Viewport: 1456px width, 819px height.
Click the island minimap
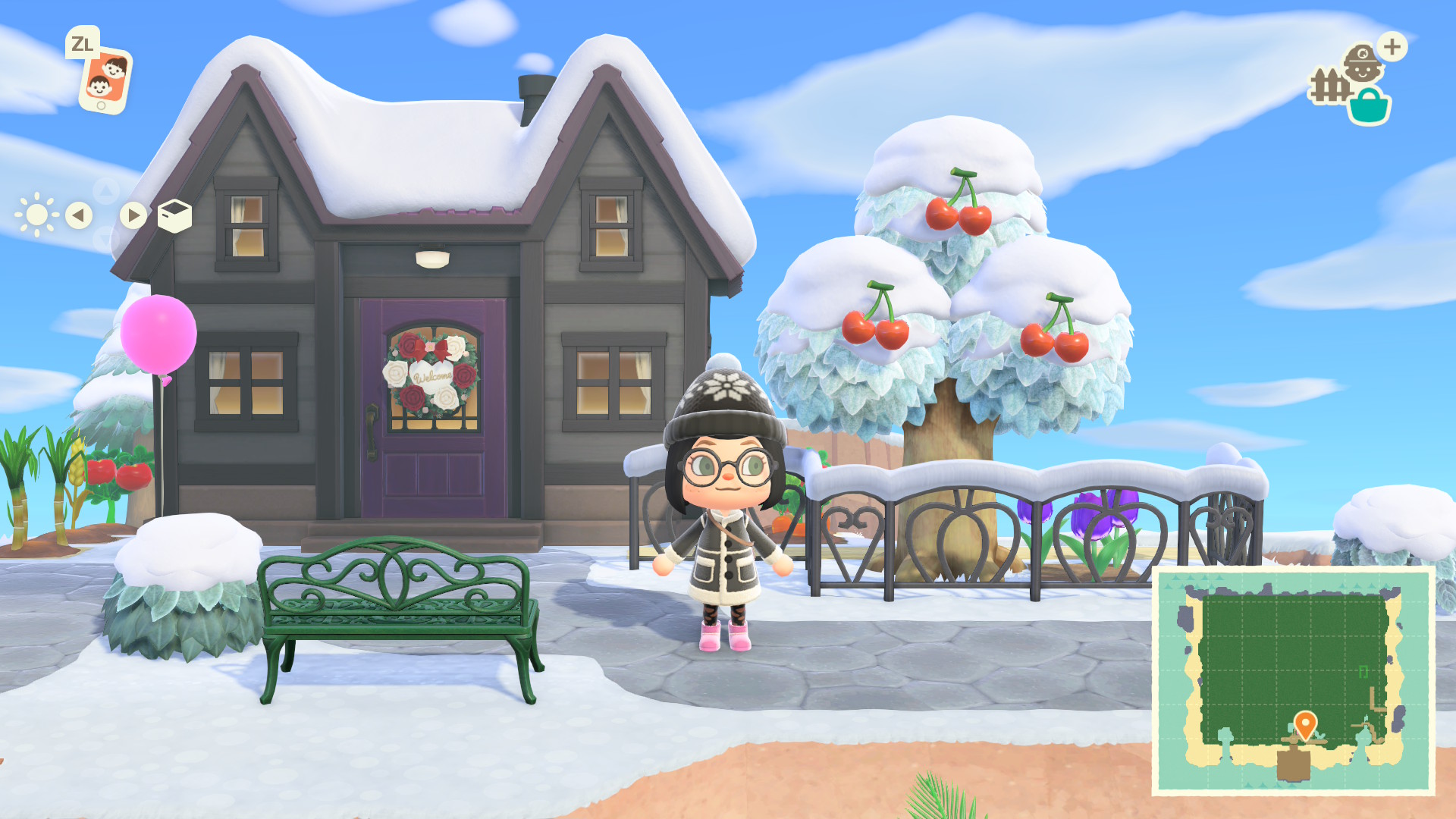tap(1292, 680)
